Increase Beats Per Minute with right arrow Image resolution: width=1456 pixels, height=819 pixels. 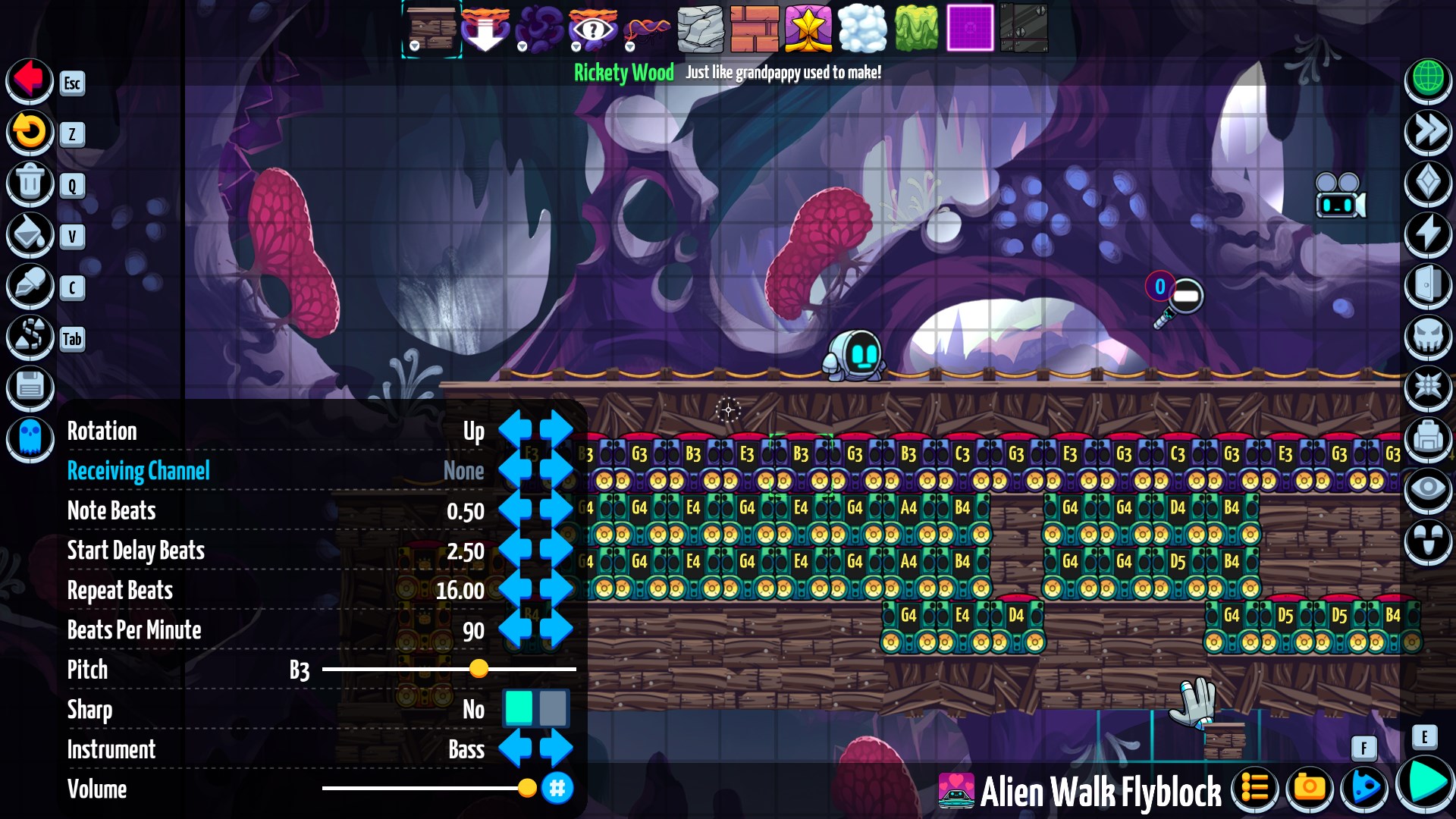[557, 630]
